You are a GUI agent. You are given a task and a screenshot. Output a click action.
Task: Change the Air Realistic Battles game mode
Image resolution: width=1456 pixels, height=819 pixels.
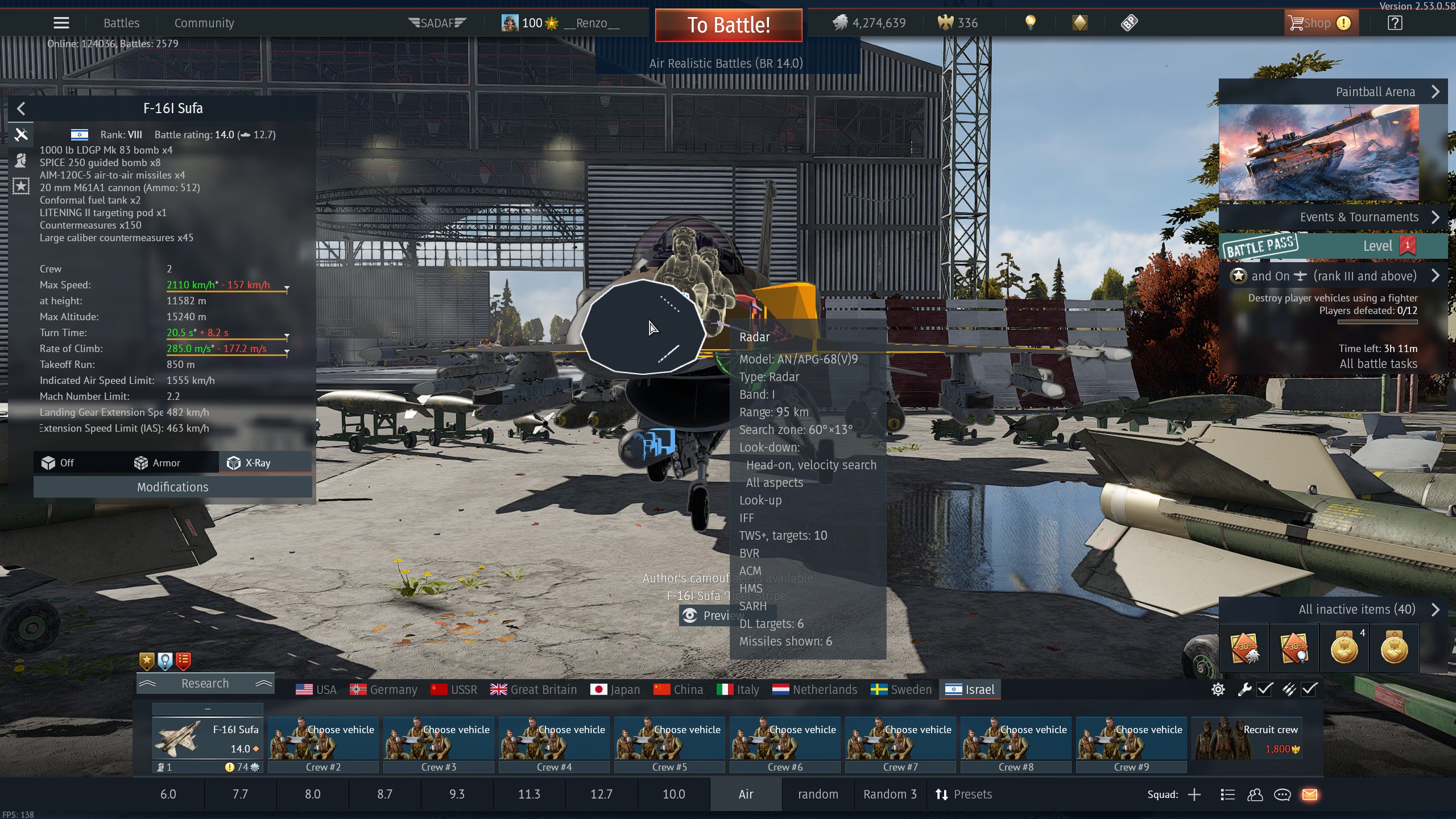click(x=726, y=64)
